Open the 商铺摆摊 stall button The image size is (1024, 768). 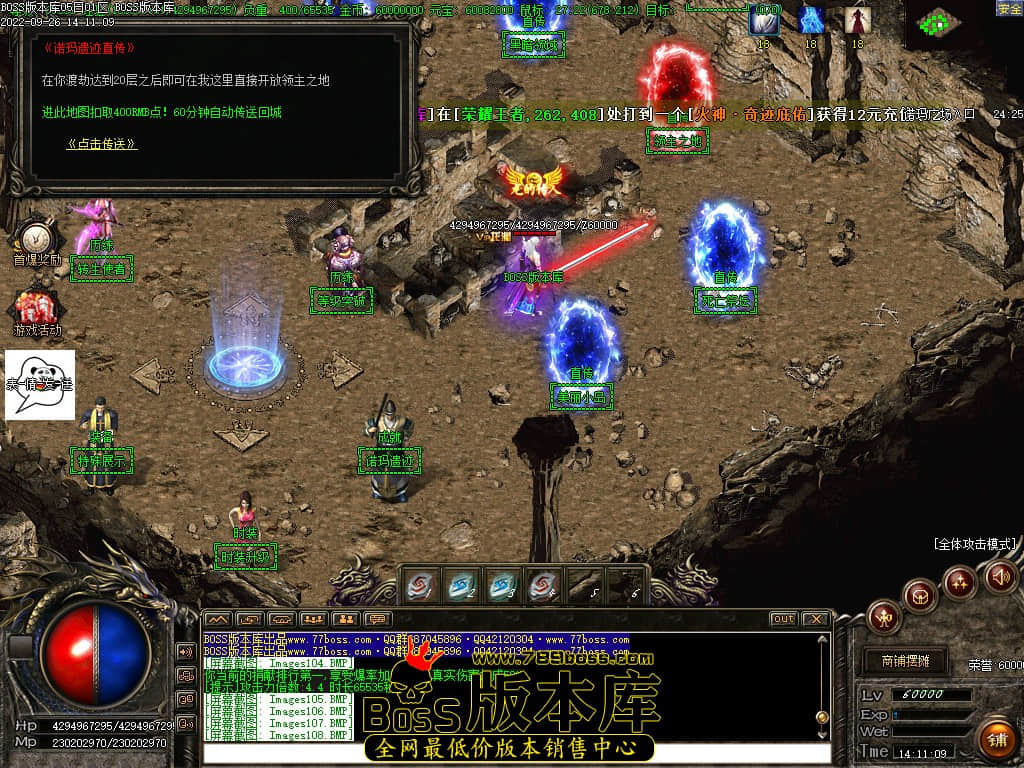click(x=905, y=661)
